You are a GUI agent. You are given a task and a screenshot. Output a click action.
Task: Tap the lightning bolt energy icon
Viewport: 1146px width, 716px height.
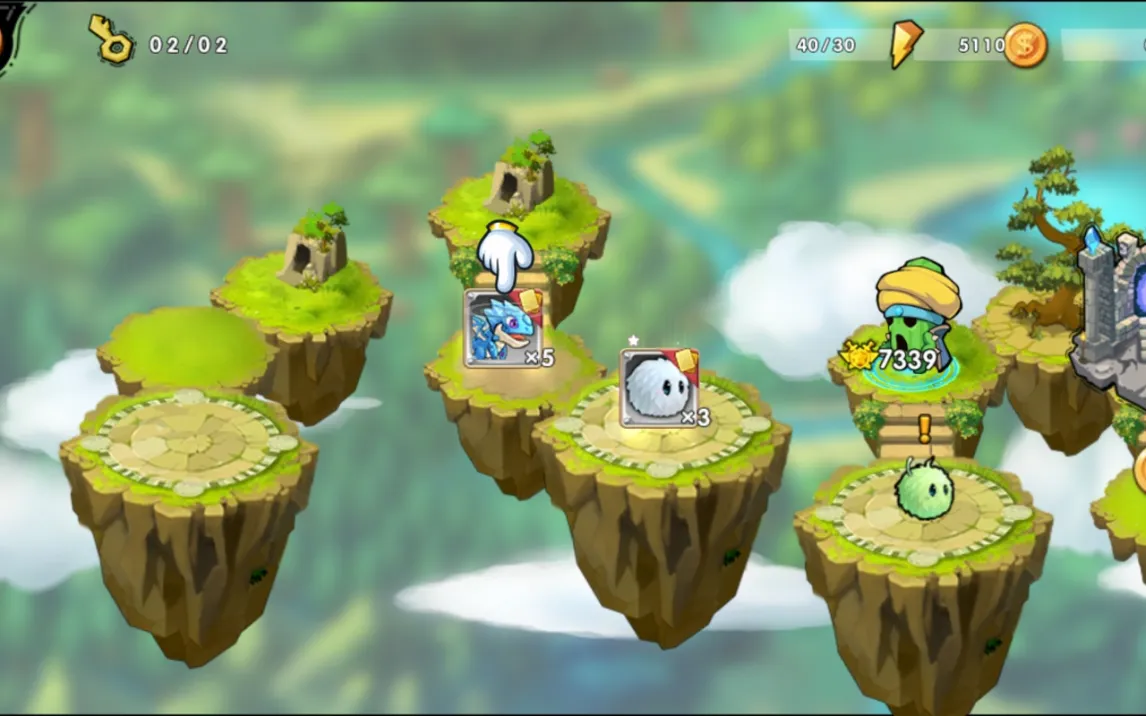pyautogui.click(x=905, y=45)
